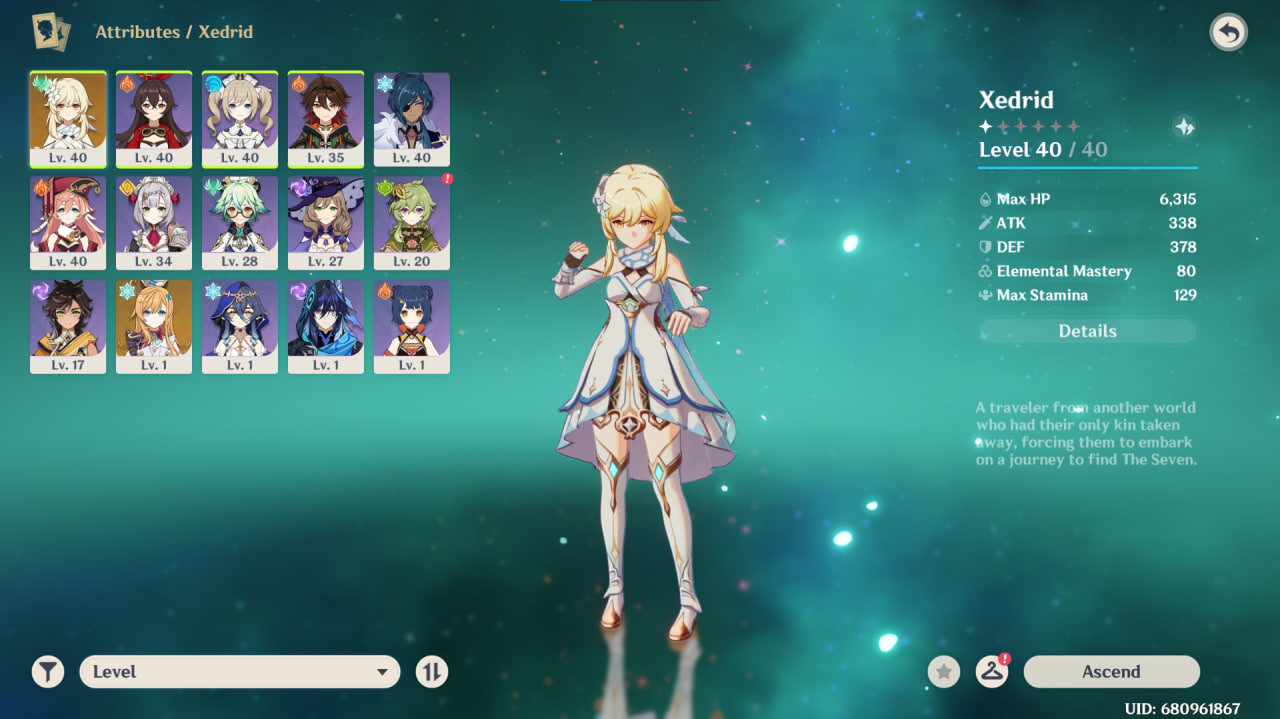The width and height of the screenshot is (1280, 719).
Task: Choose Amber from the character list
Action: (154, 119)
